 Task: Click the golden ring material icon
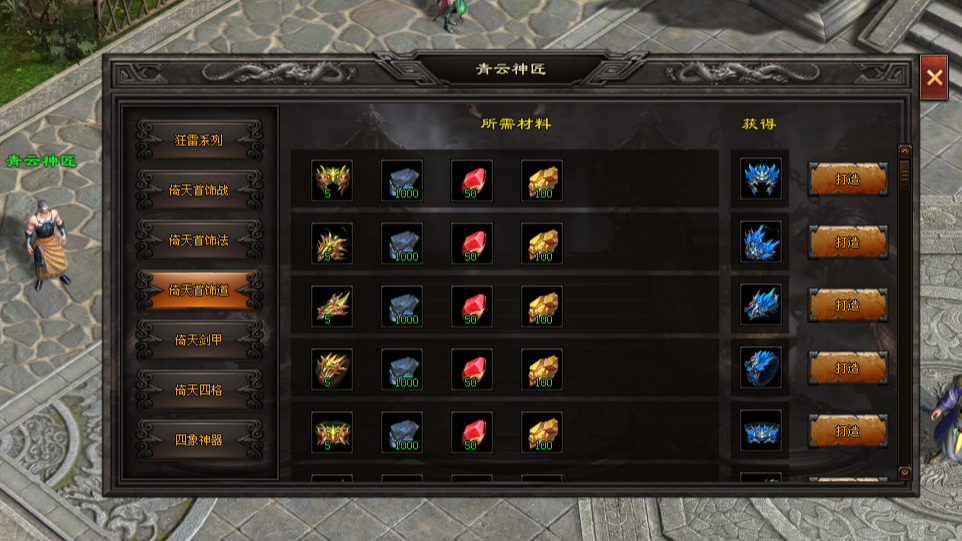click(332, 368)
